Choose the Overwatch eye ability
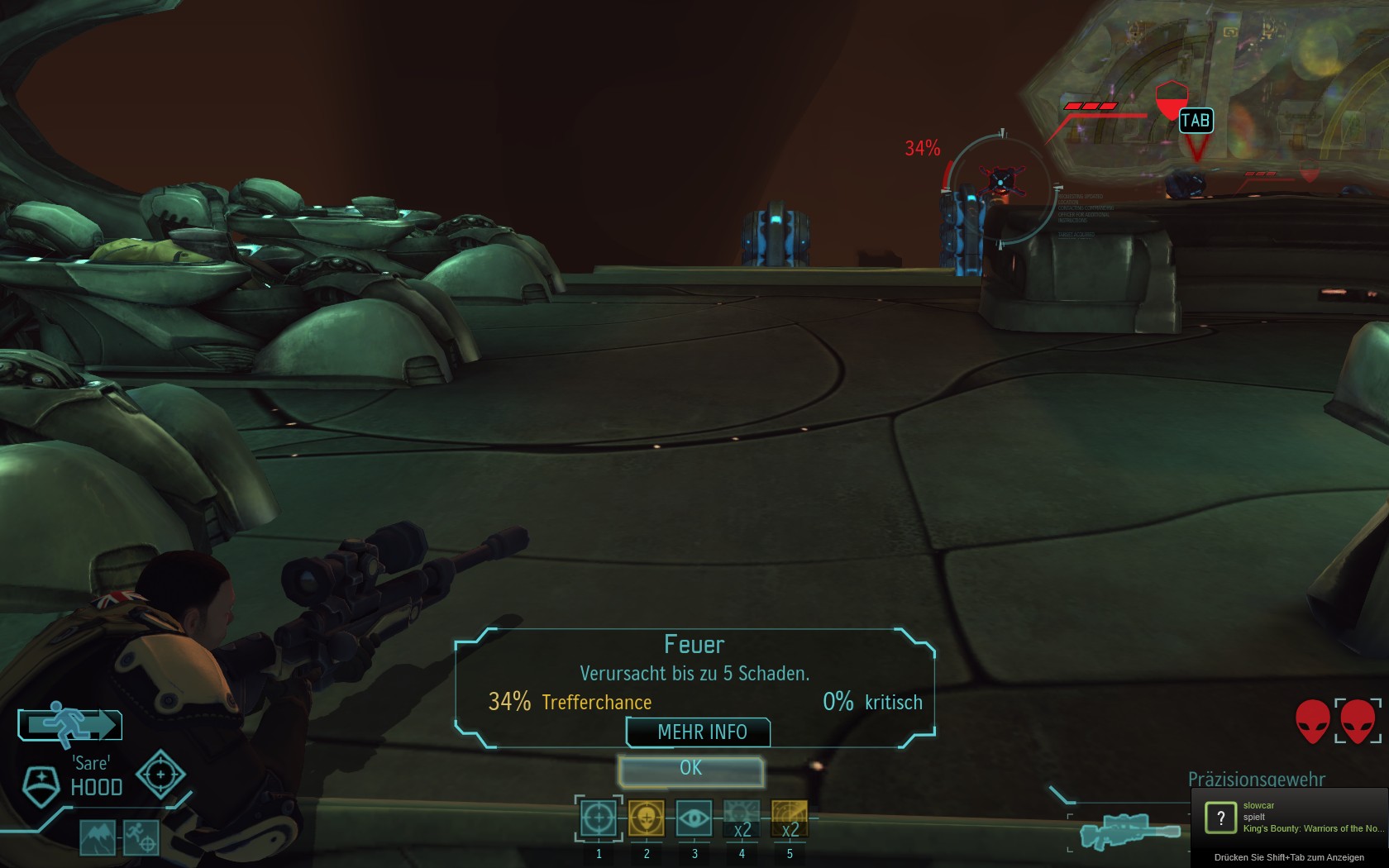The width and height of the screenshot is (1389, 868). point(694,818)
